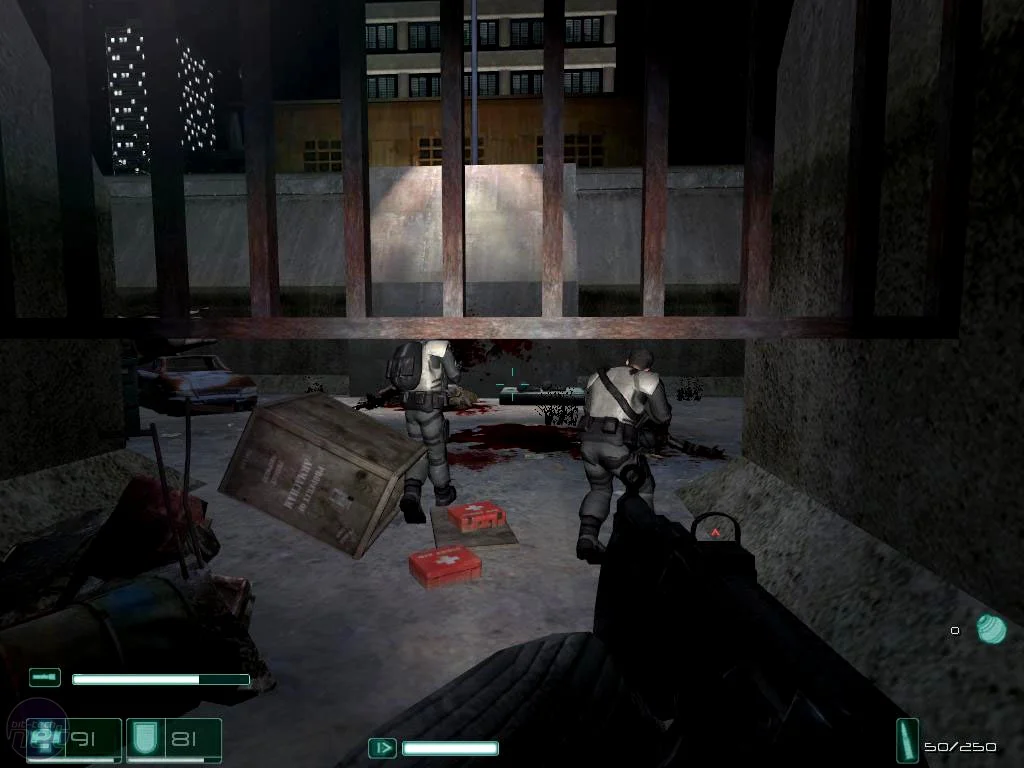Select the health cross icon
This screenshot has width=1024, height=768.
43,737
